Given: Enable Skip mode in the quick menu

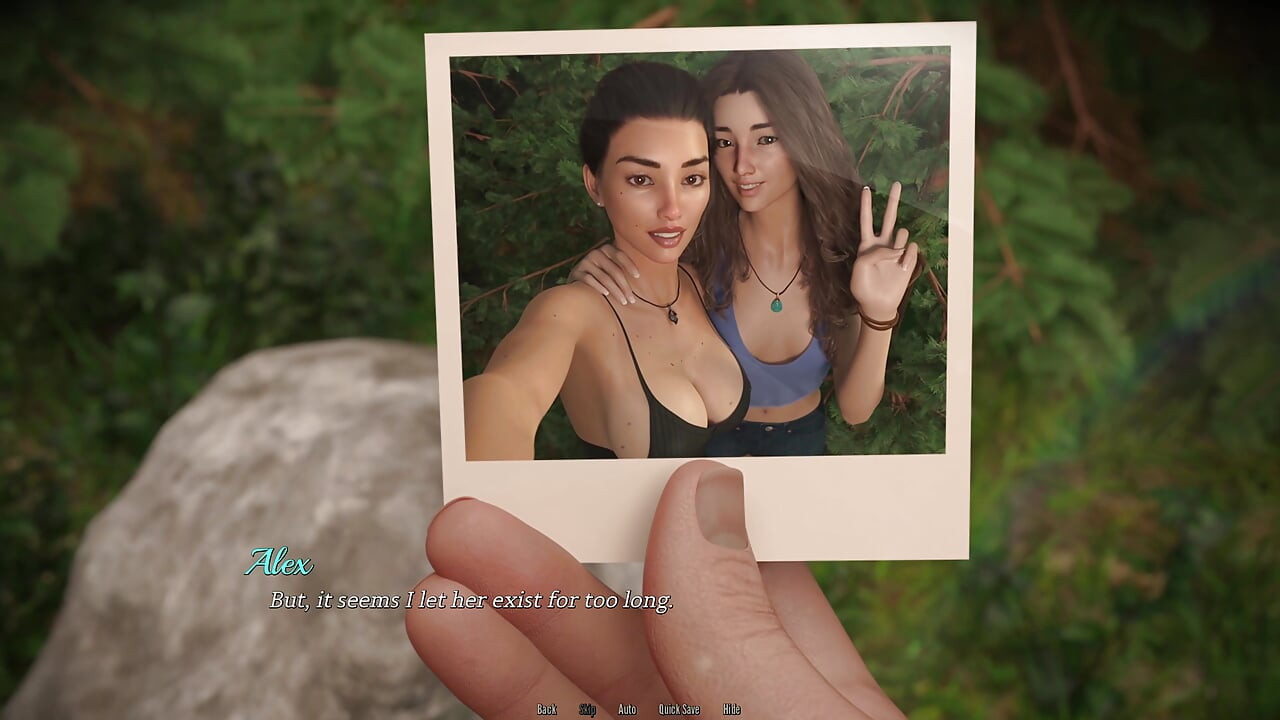Looking at the screenshot, I should tap(588, 708).
